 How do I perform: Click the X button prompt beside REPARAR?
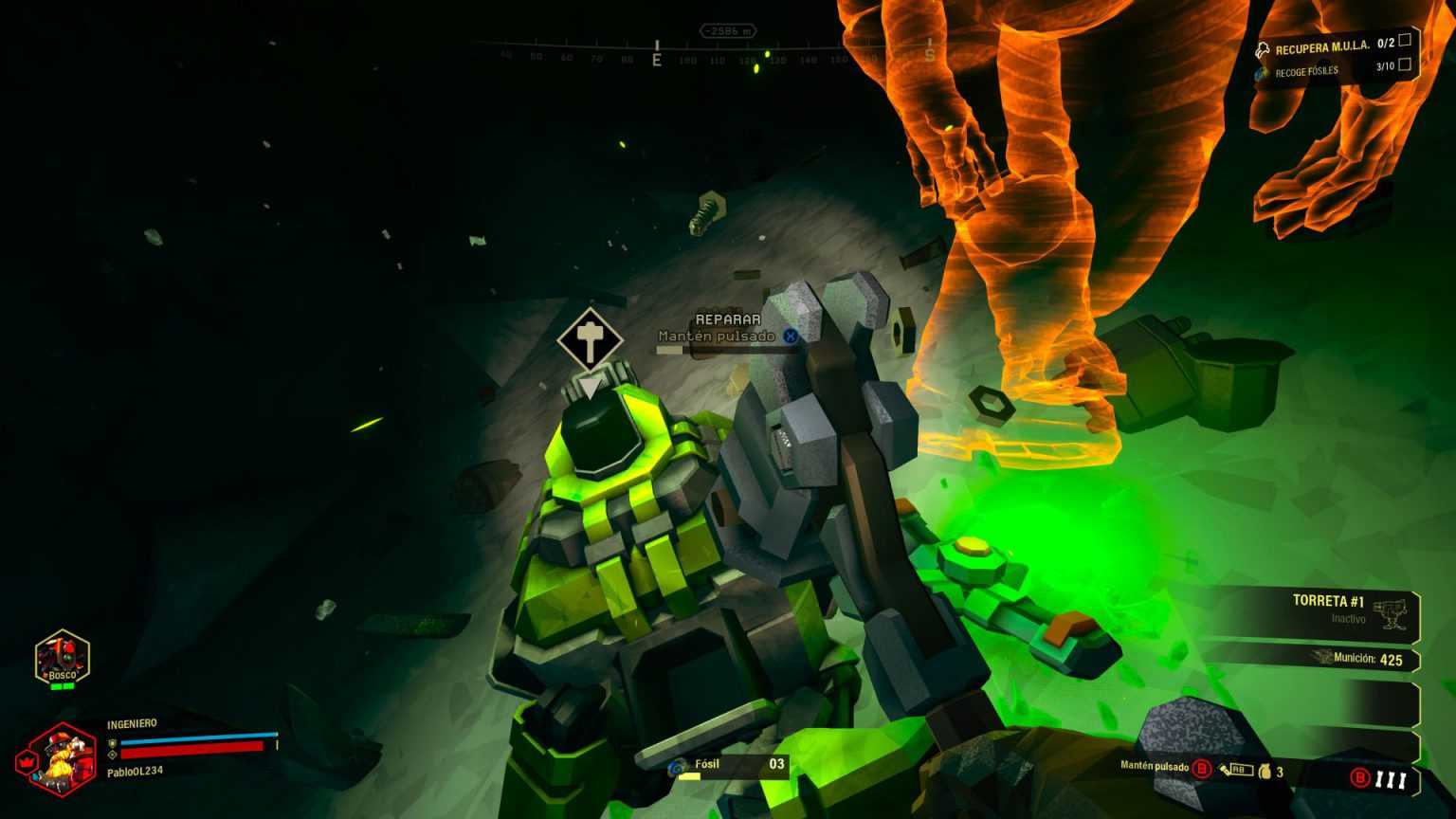click(790, 336)
